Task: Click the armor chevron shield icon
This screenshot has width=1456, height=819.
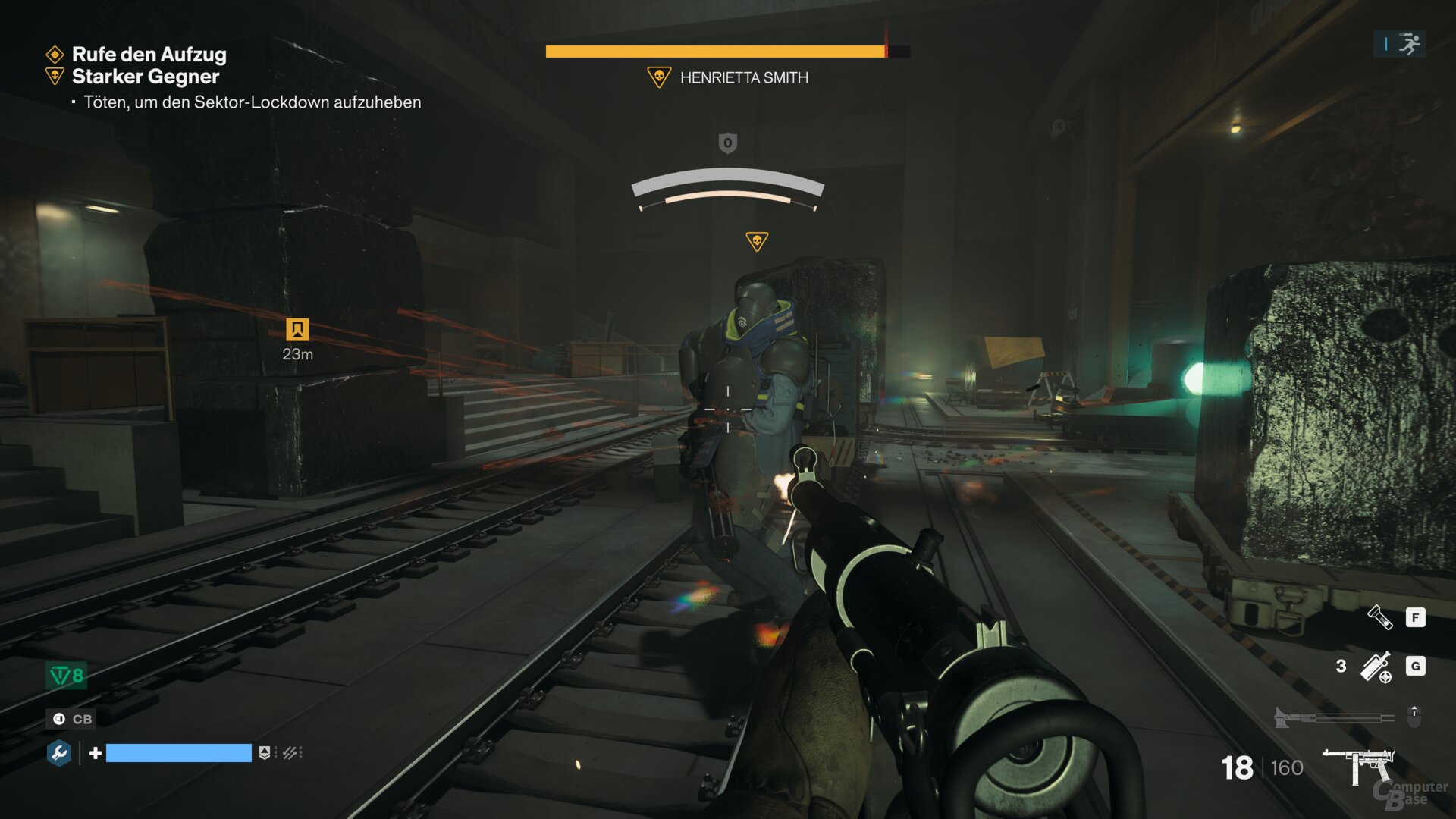Action: [264, 753]
